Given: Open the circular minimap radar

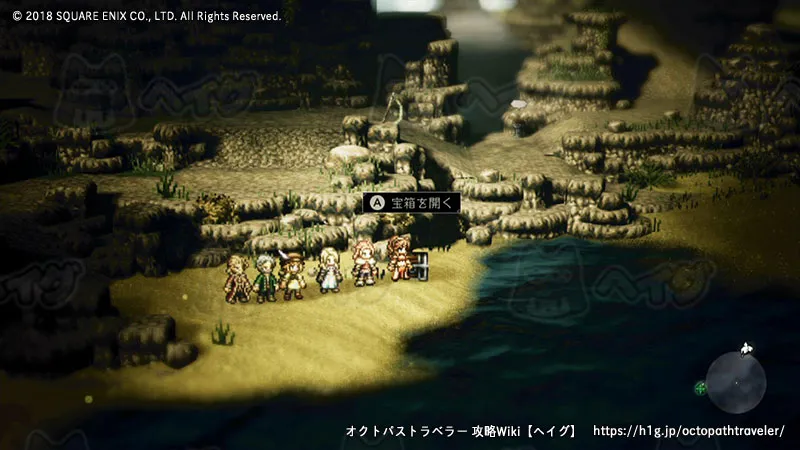Looking at the screenshot, I should (736, 381).
